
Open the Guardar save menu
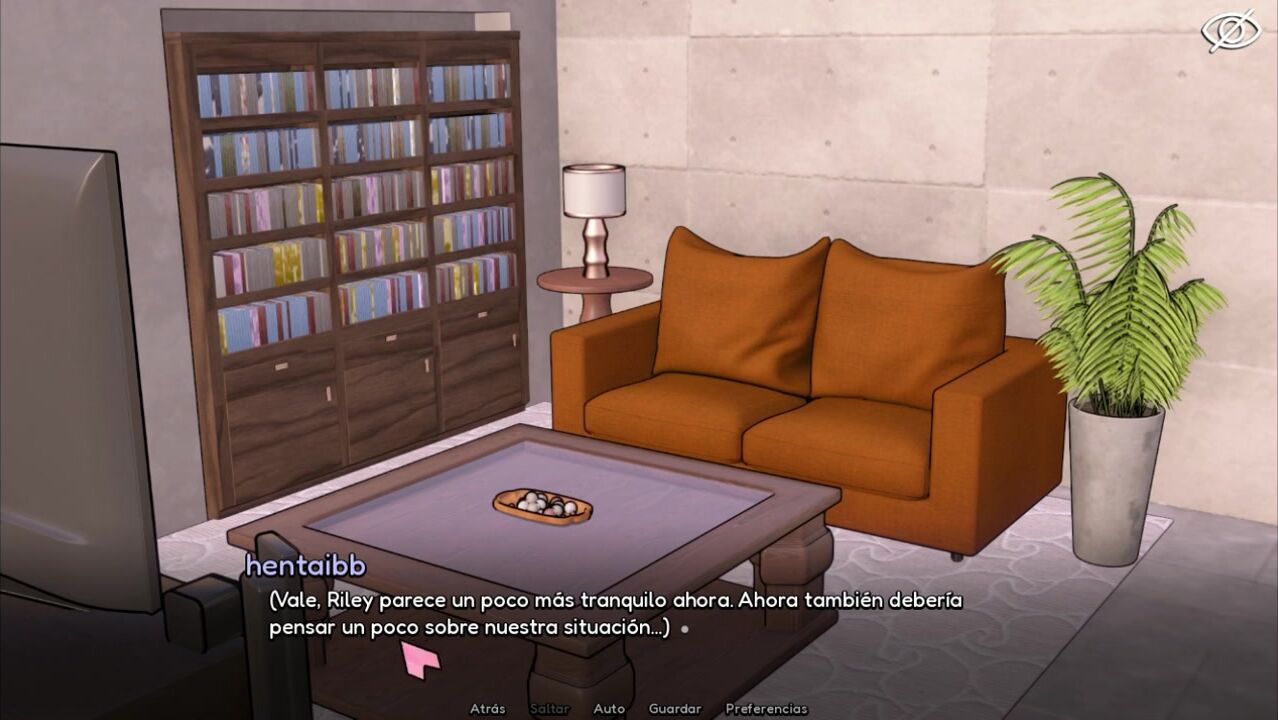[x=674, y=709]
